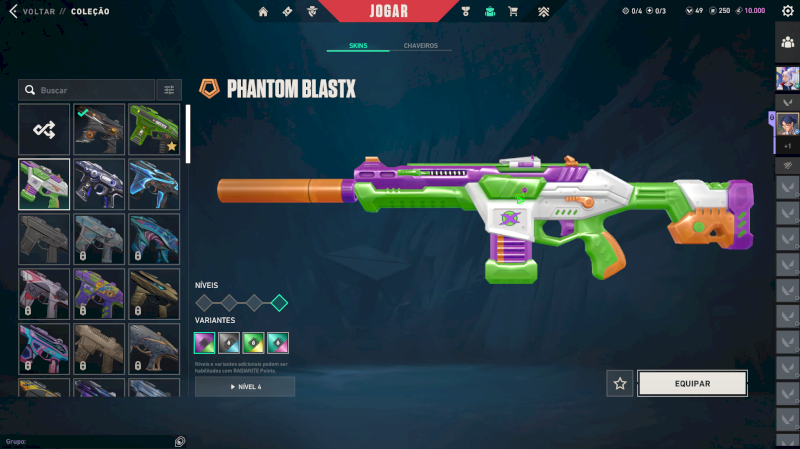
Task: Favorite this skin with the star button
Action: [x=620, y=383]
